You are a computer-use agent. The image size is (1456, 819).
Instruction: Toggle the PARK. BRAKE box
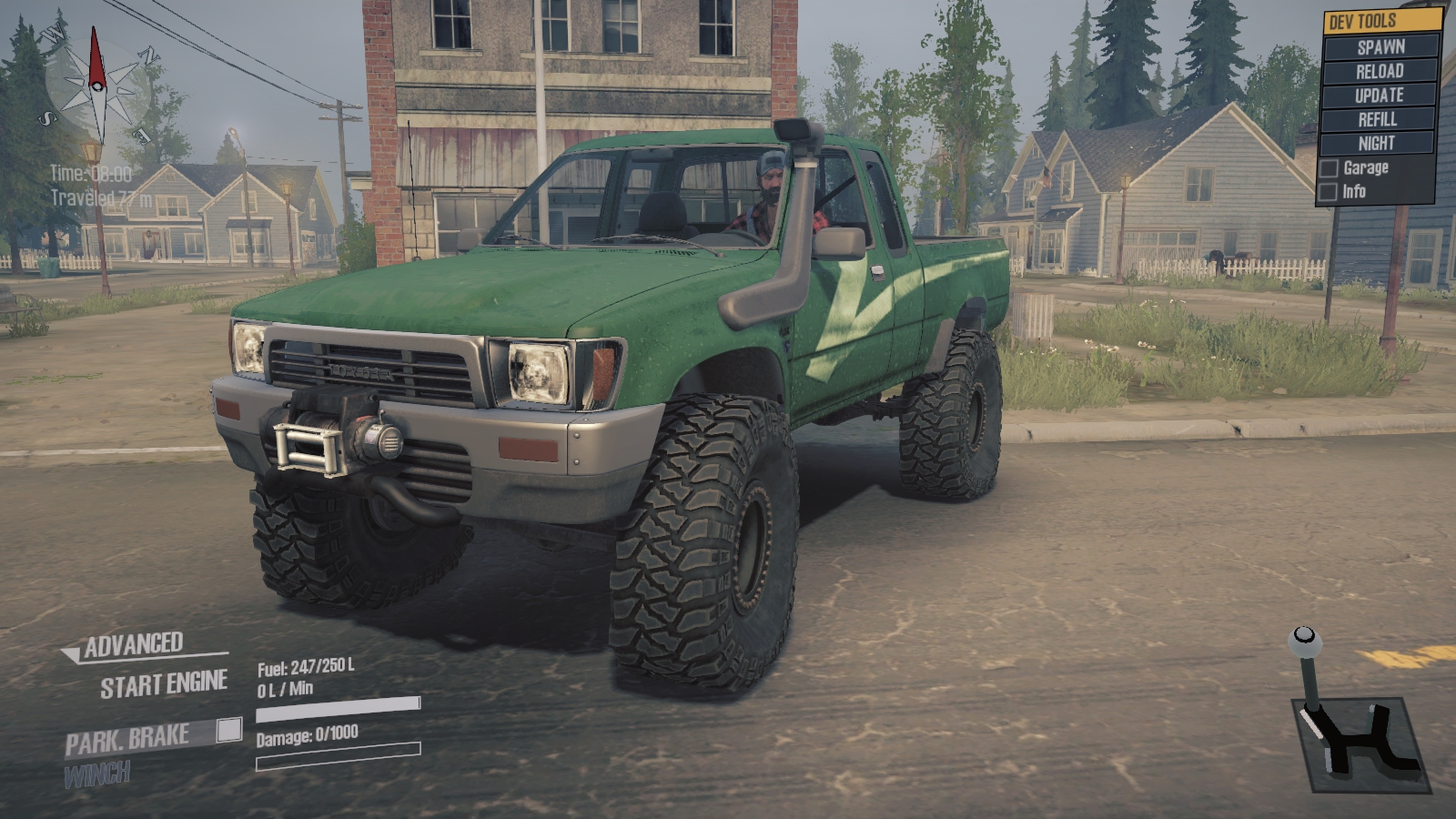tap(229, 730)
